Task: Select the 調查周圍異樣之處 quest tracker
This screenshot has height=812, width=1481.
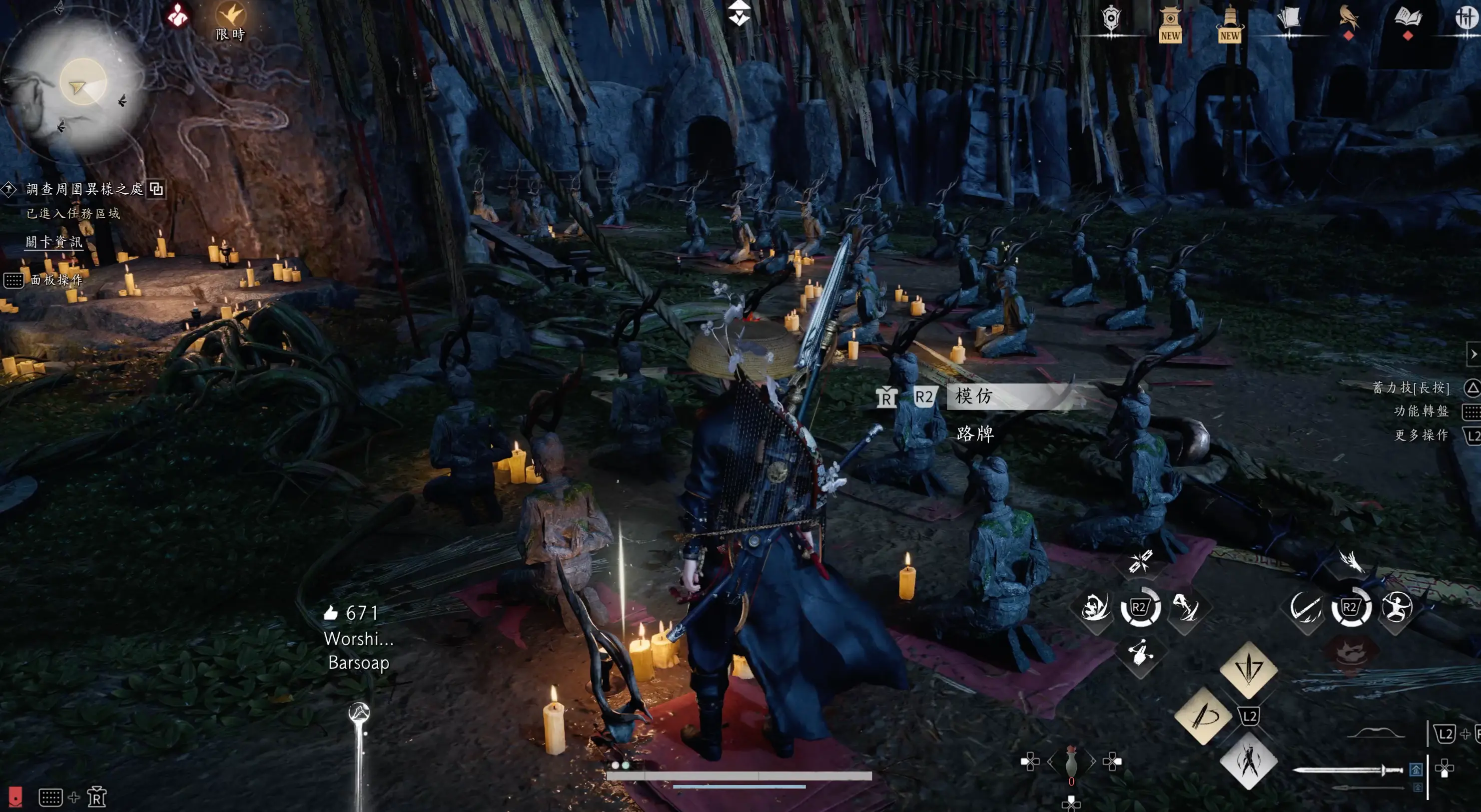Action: (84, 189)
